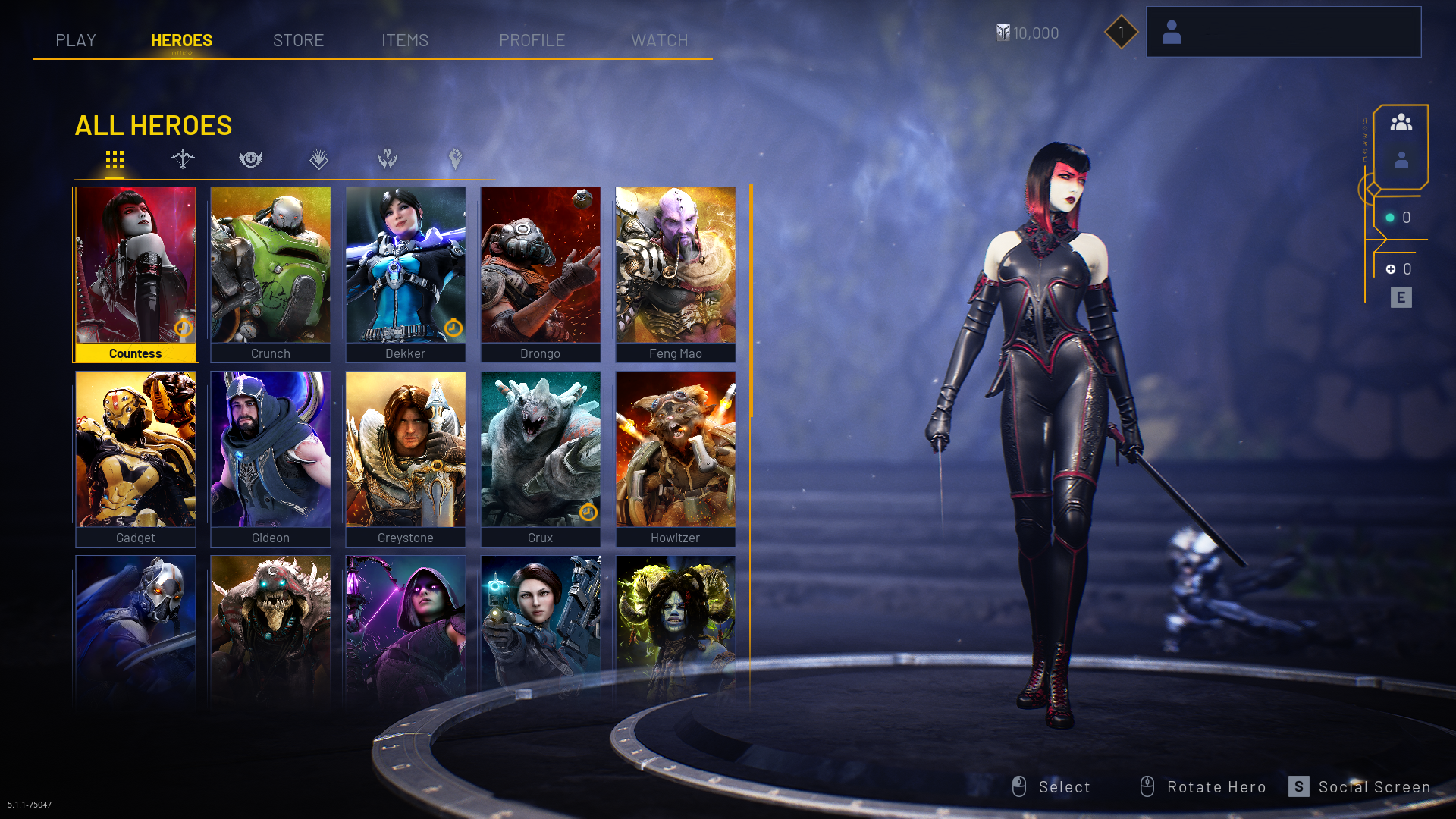1456x819 pixels.
Task: Open the player account panel
Action: coord(1283,32)
